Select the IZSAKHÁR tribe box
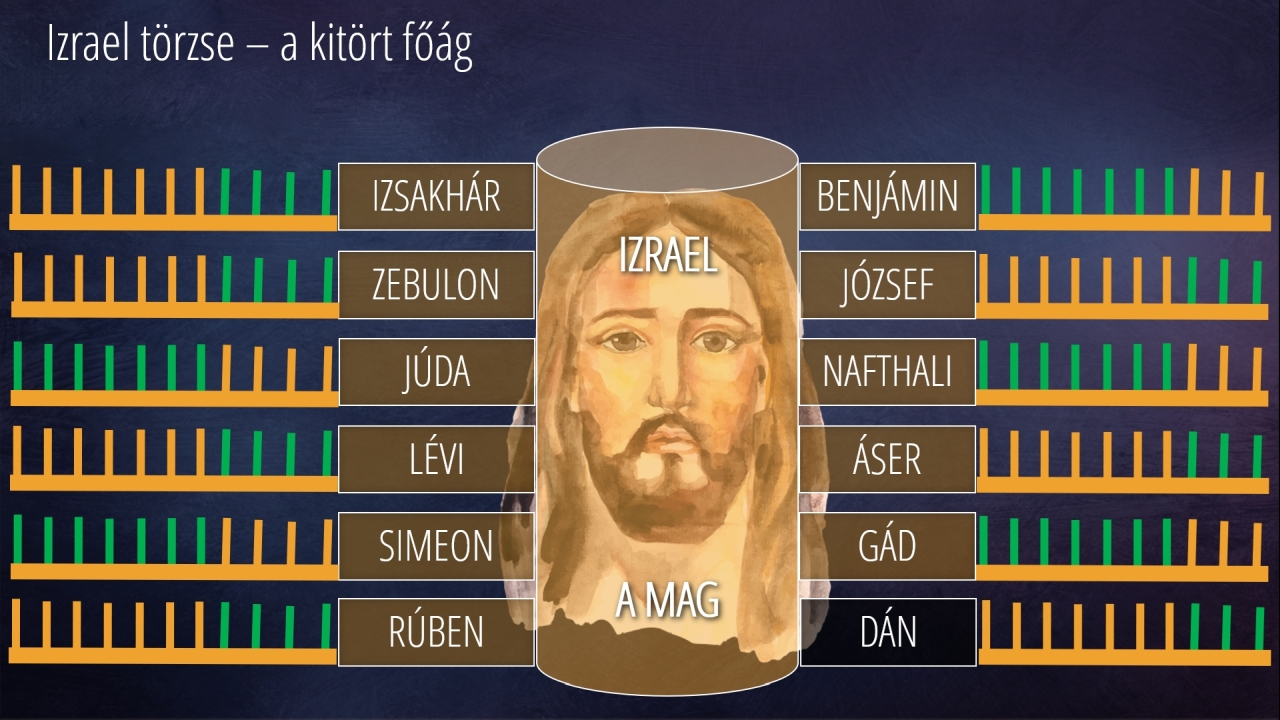The height and width of the screenshot is (720, 1280). (436, 197)
